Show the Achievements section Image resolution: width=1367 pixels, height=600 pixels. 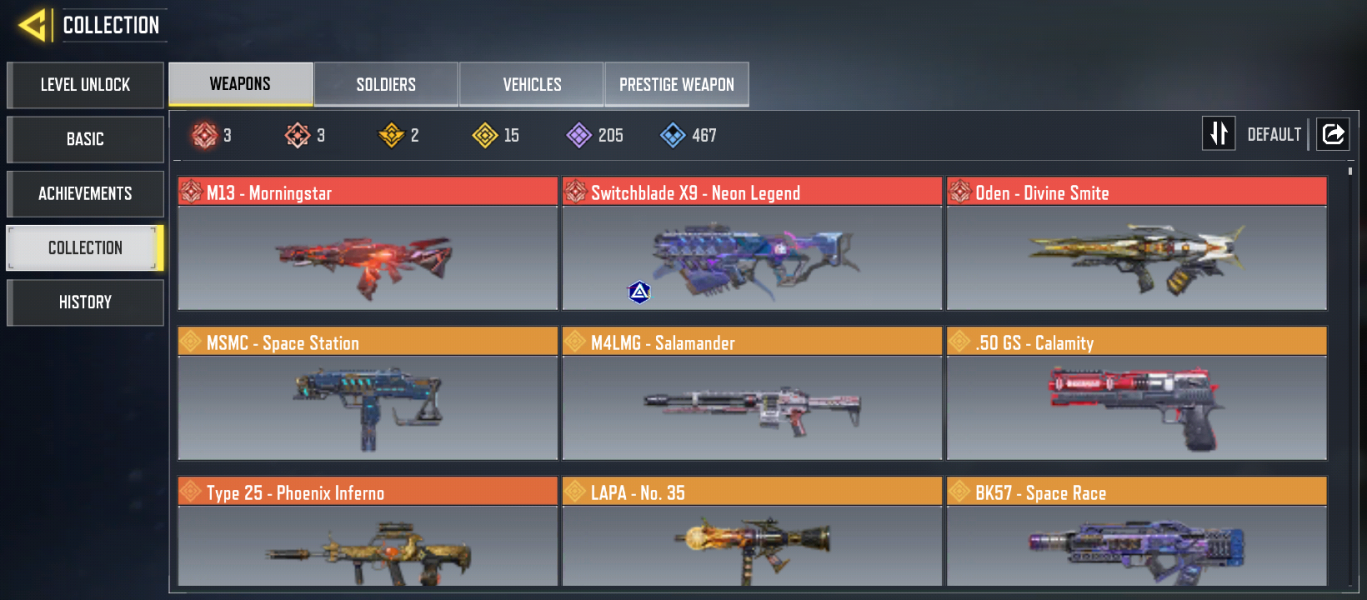85,193
